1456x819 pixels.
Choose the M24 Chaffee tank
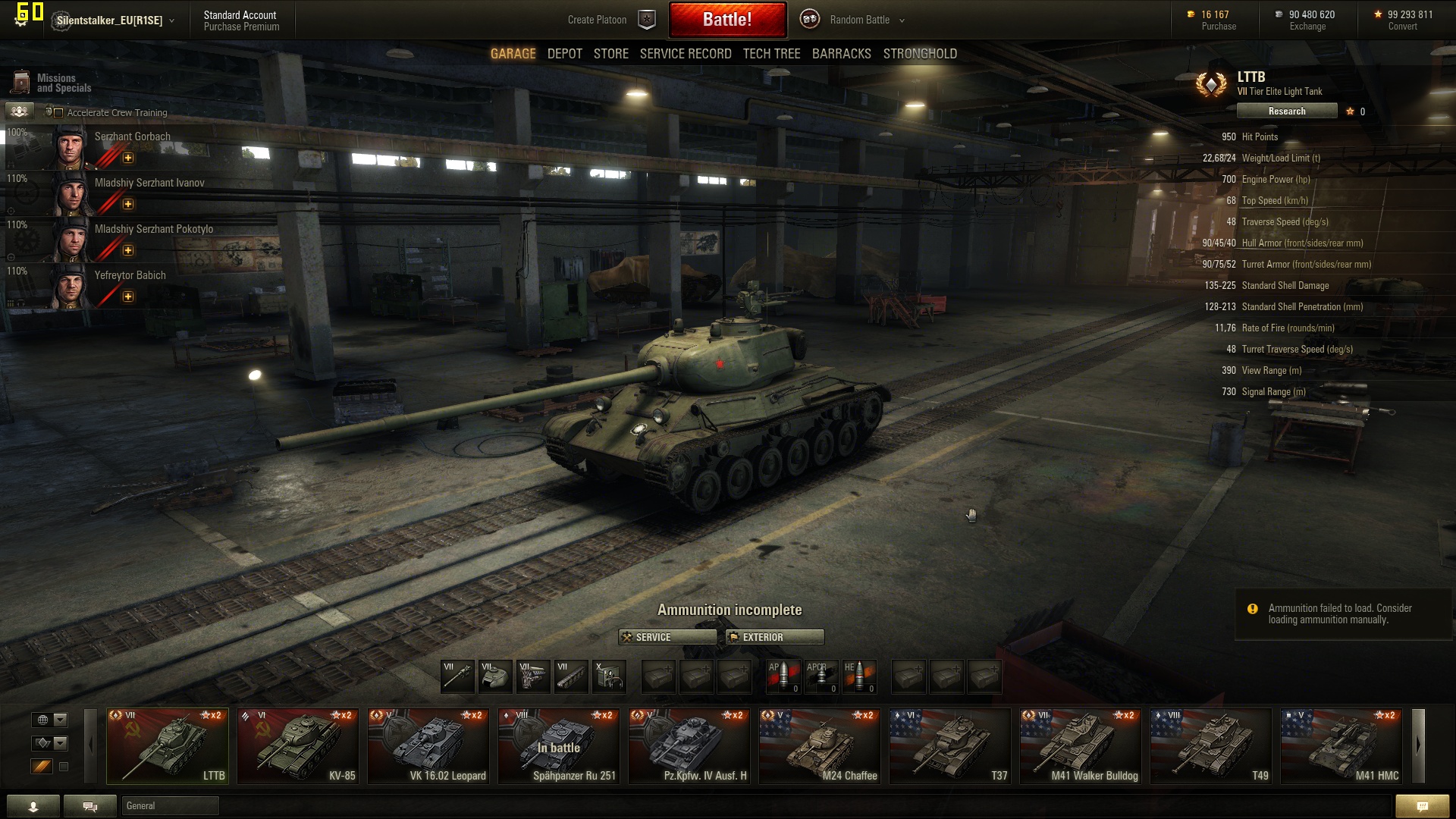[x=819, y=746]
